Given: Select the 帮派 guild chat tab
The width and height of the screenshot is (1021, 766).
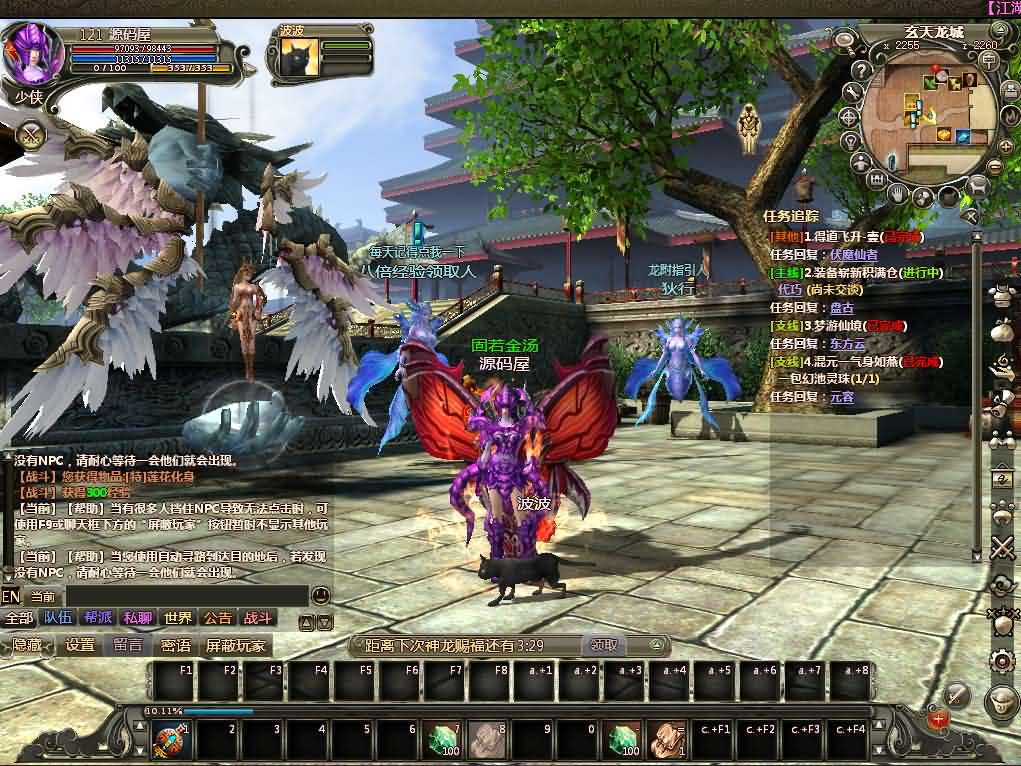Looking at the screenshot, I should 98,618.
